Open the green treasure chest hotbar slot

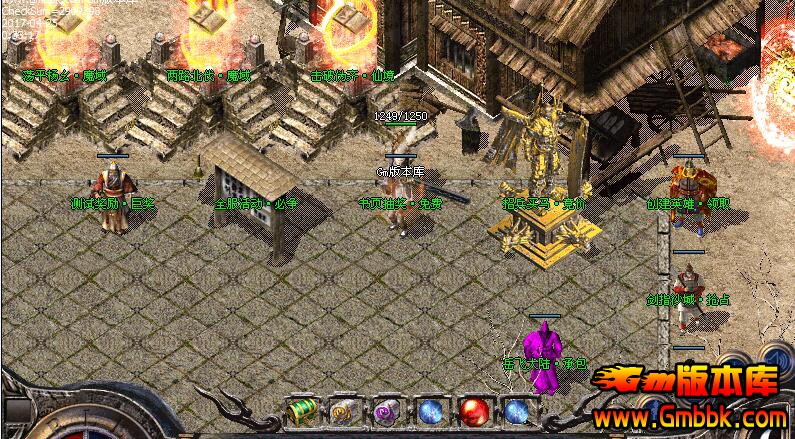tap(301, 411)
